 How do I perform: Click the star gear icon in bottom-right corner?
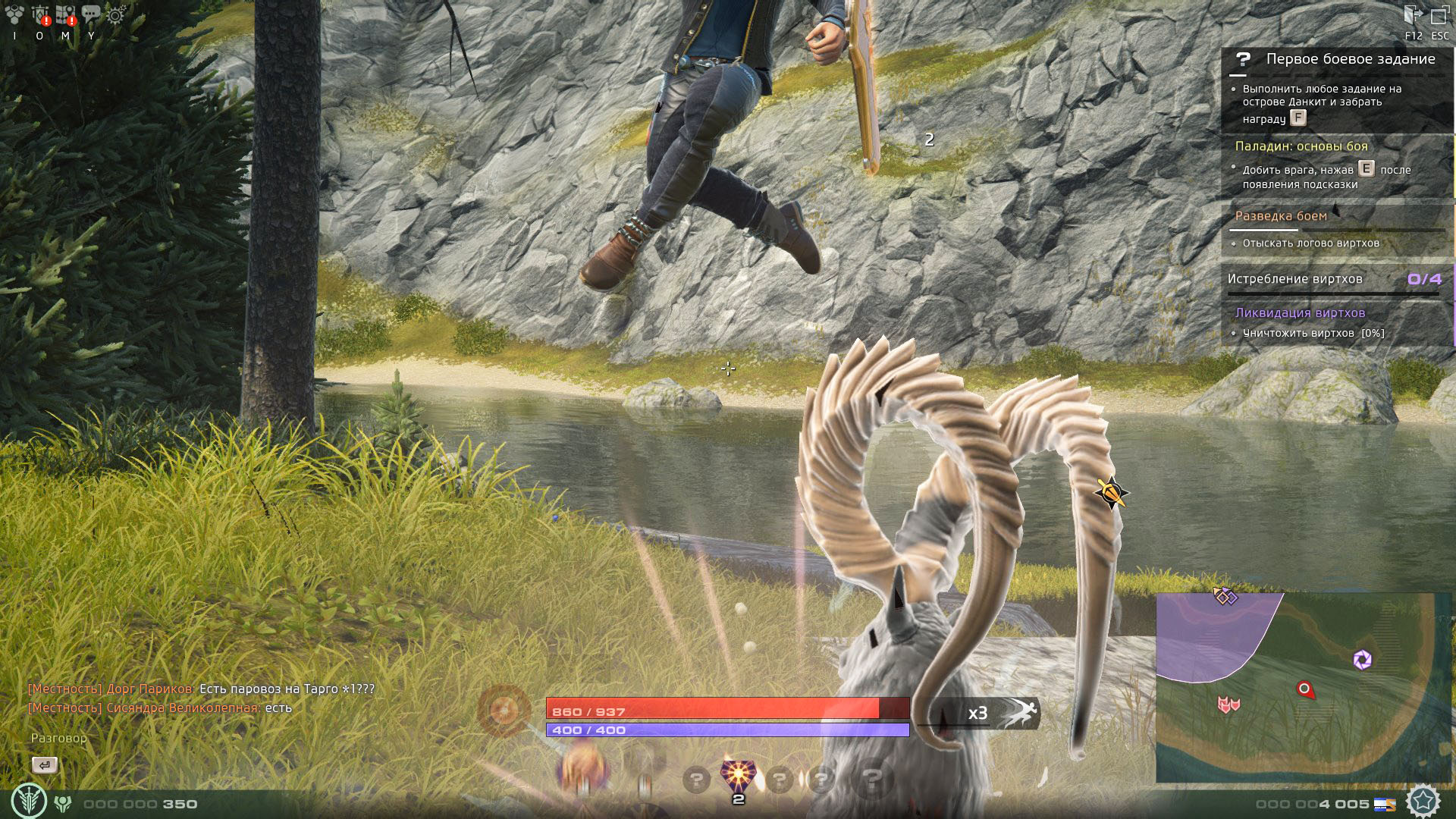coord(1423,801)
